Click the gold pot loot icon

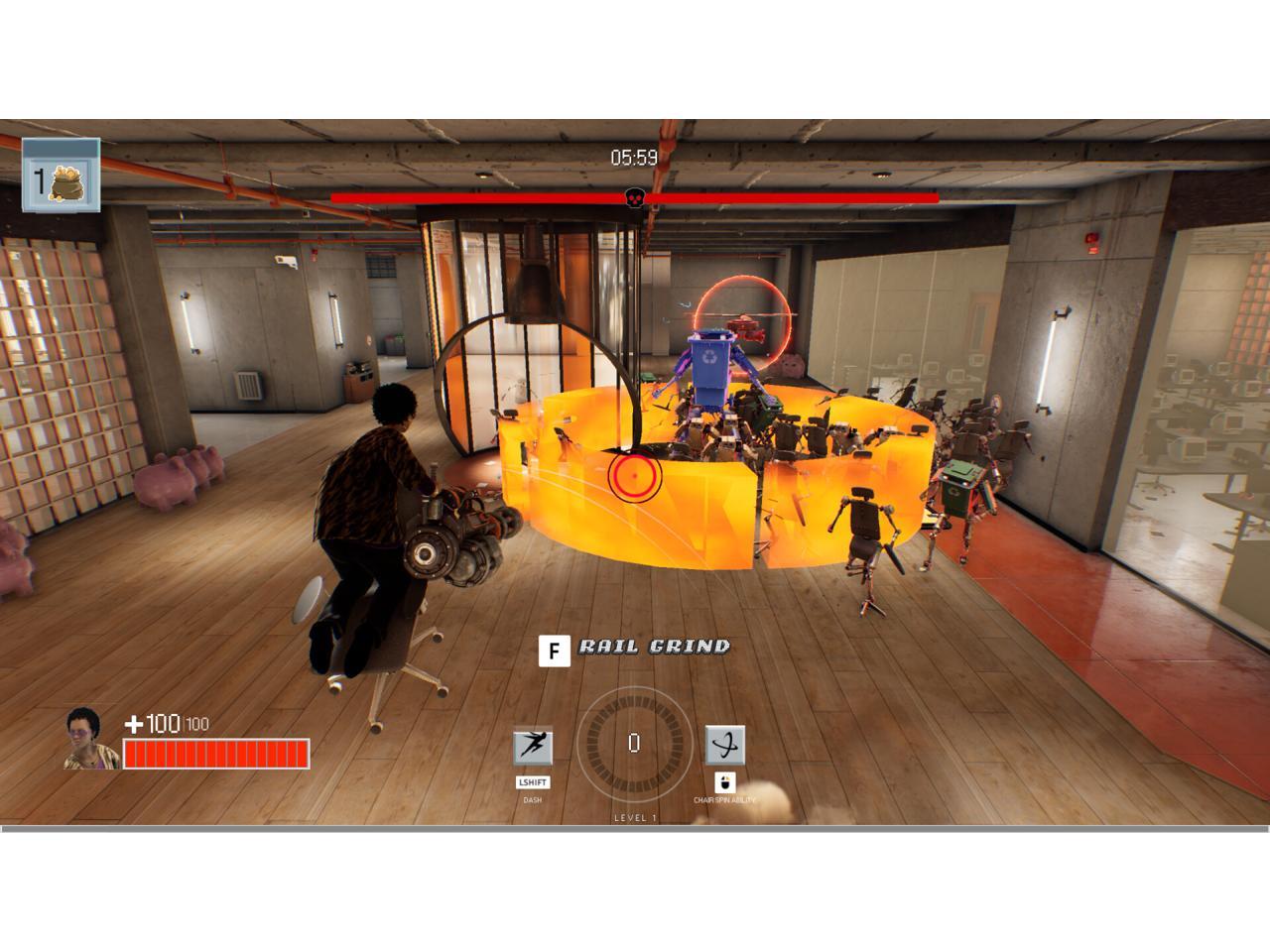tap(68, 180)
